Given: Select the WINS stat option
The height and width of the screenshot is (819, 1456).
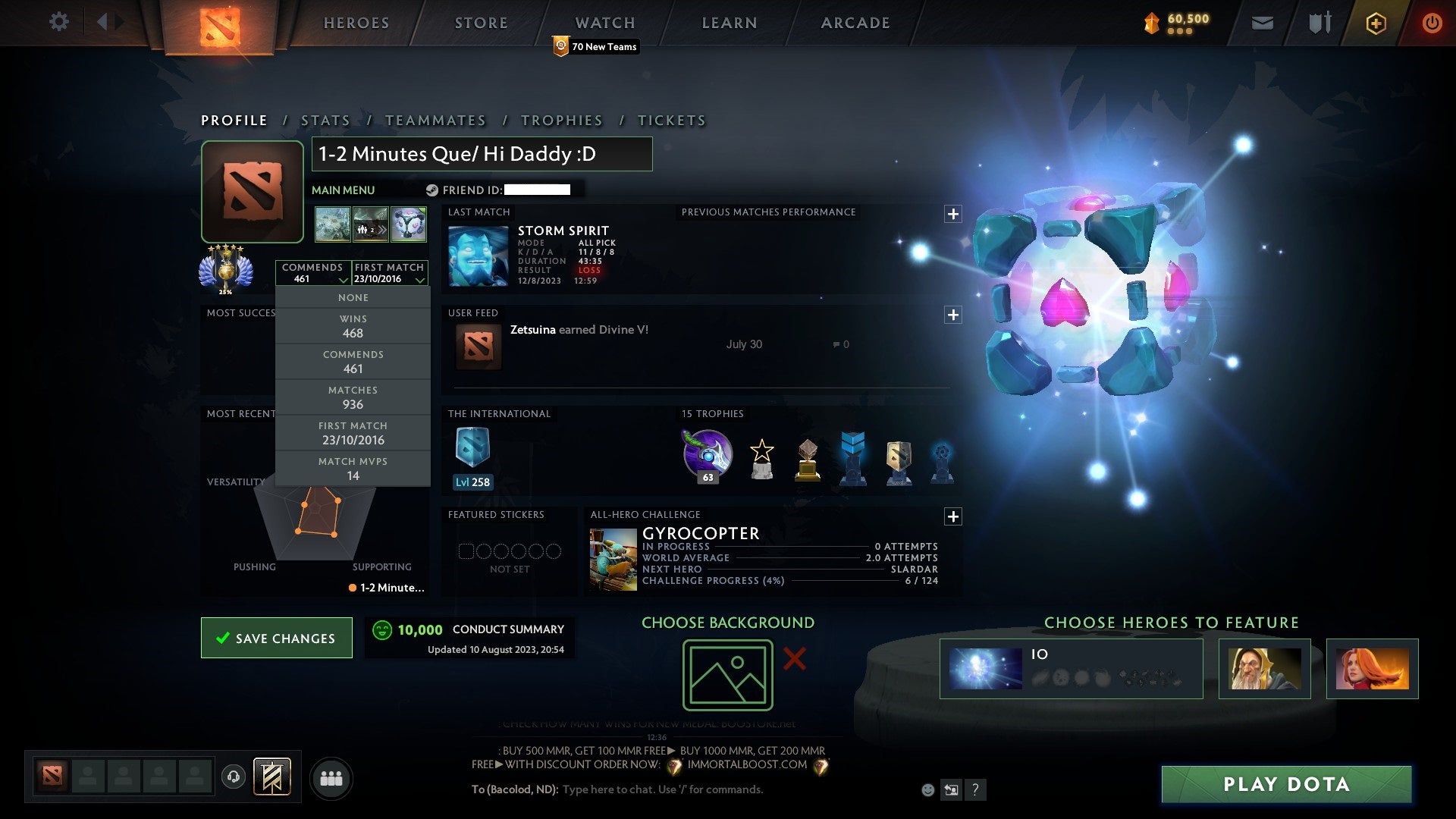Looking at the screenshot, I should [353, 325].
